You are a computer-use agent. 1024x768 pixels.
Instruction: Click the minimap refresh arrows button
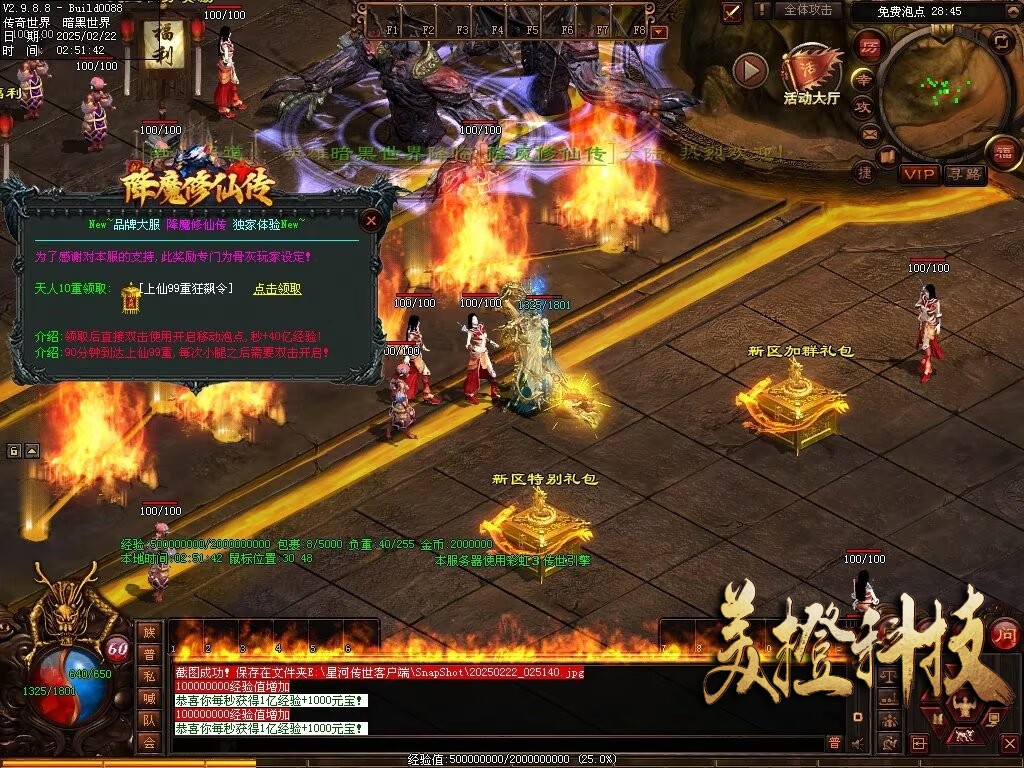1000,41
